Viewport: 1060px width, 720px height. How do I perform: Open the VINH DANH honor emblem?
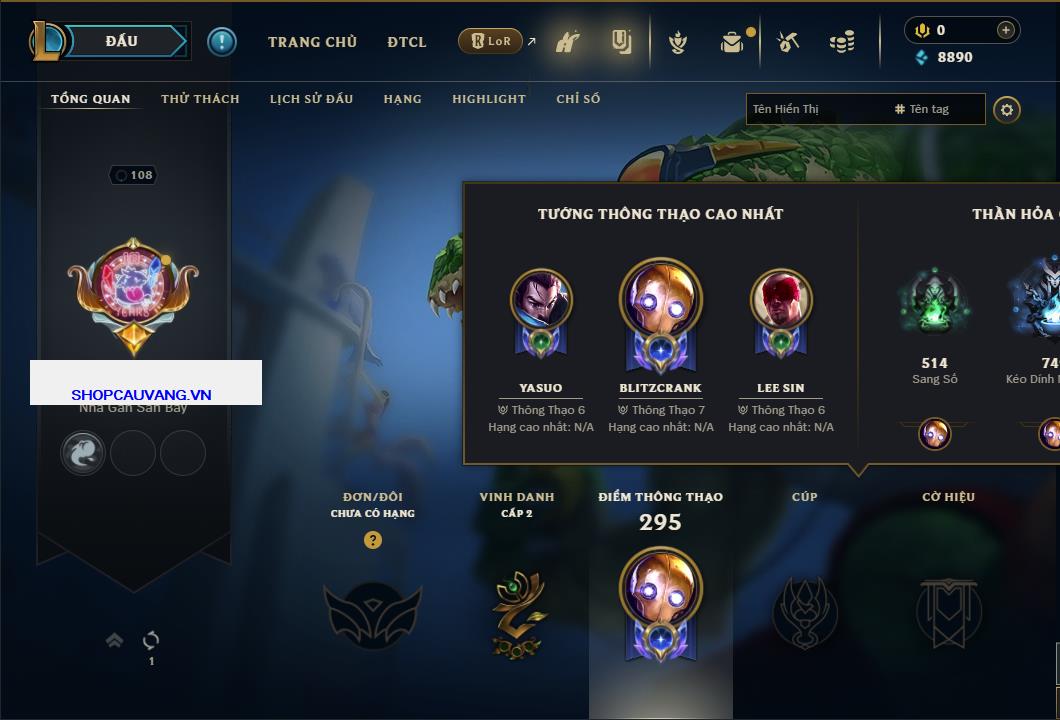516,613
